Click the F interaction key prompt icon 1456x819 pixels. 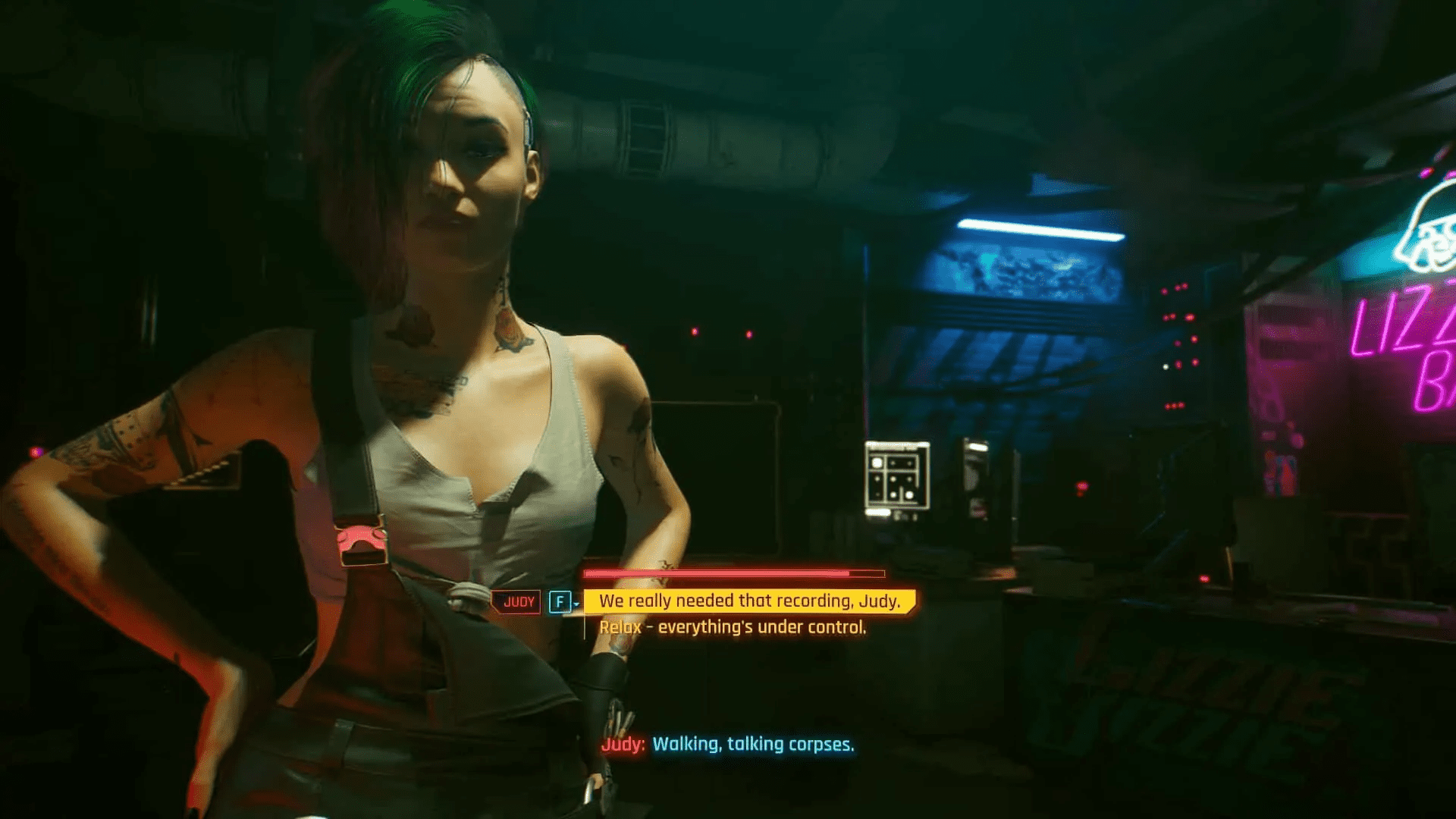click(559, 601)
